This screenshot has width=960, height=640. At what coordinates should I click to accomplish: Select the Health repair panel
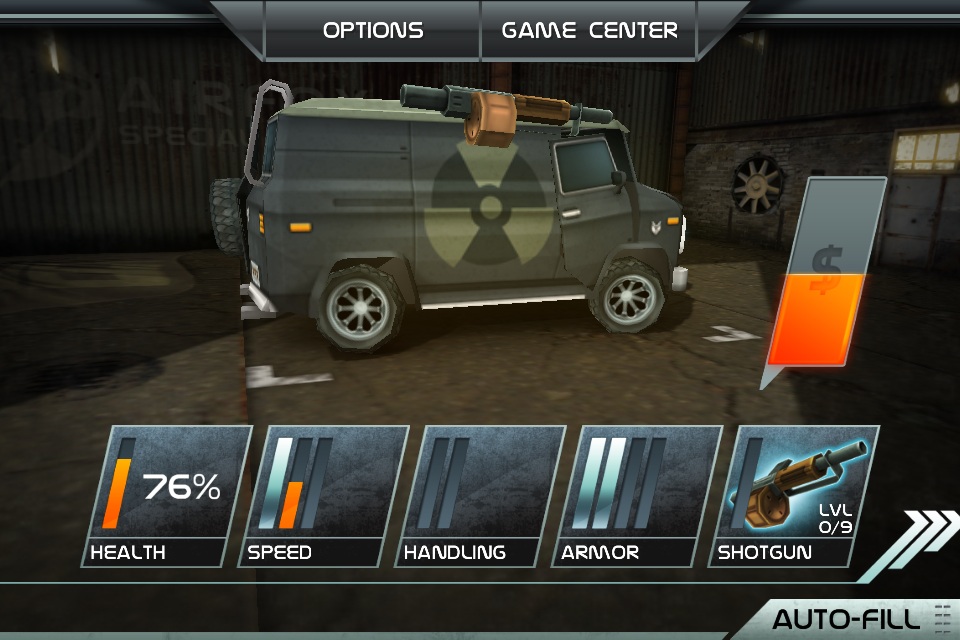coord(166,496)
